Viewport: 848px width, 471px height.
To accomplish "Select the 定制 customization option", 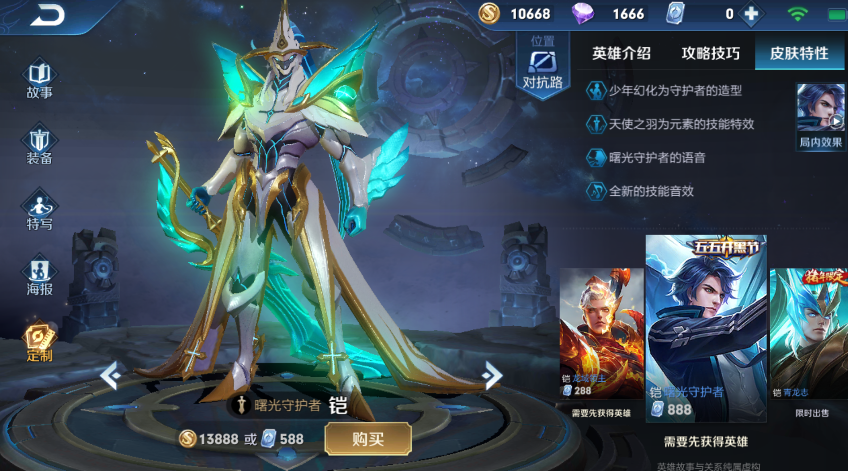I will pos(40,342).
